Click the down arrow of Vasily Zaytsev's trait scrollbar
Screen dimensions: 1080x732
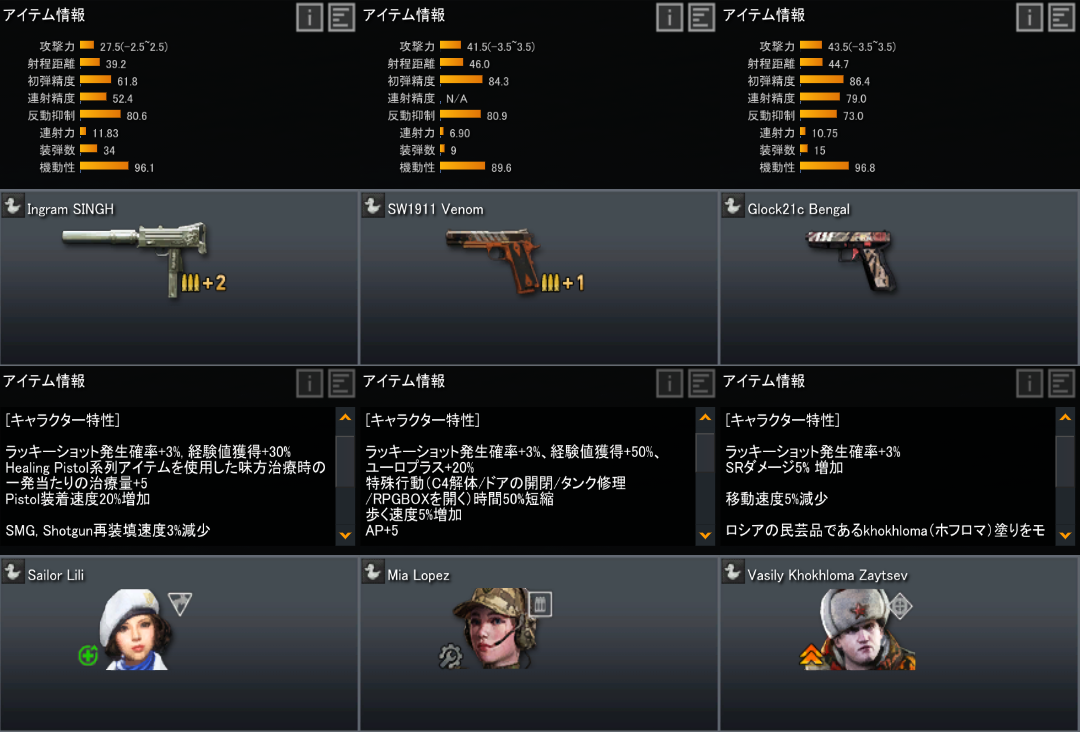click(1065, 536)
